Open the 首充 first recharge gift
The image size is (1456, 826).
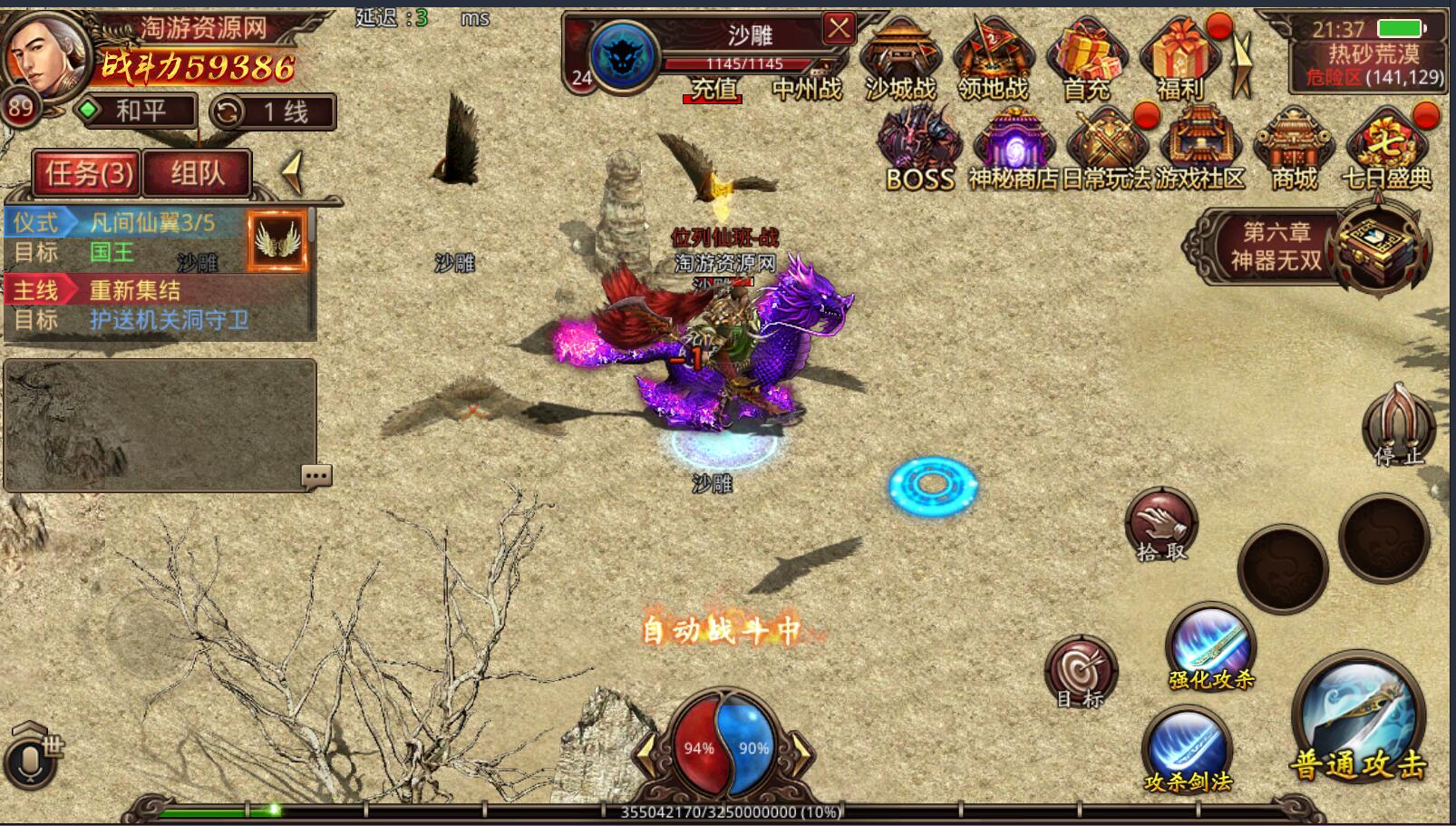tap(1086, 60)
